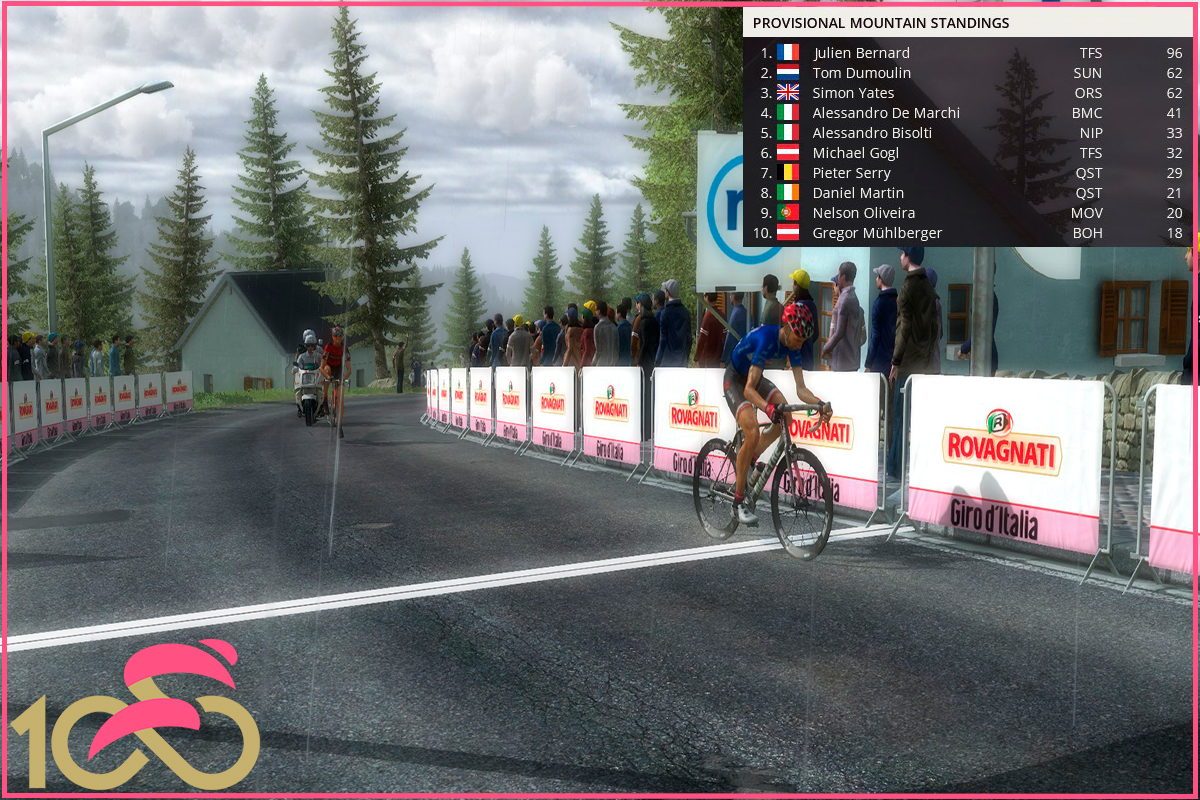Choose Tom Dumoulin's standings row
The width and height of the screenshot is (1200, 800).
tap(861, 73)
